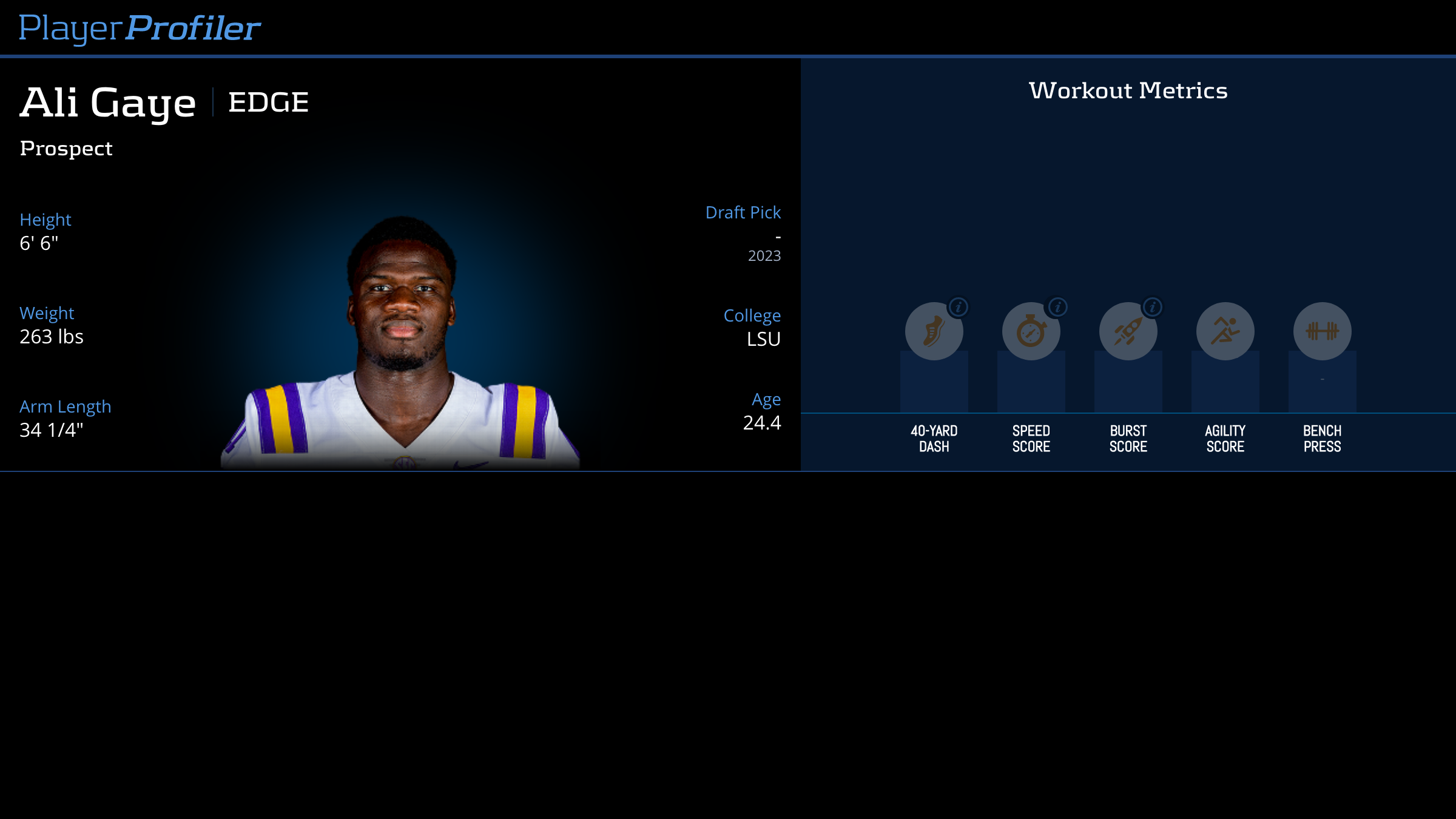View the Burst Score info badge
The image size is (1456, 819).
(1153, 308)
